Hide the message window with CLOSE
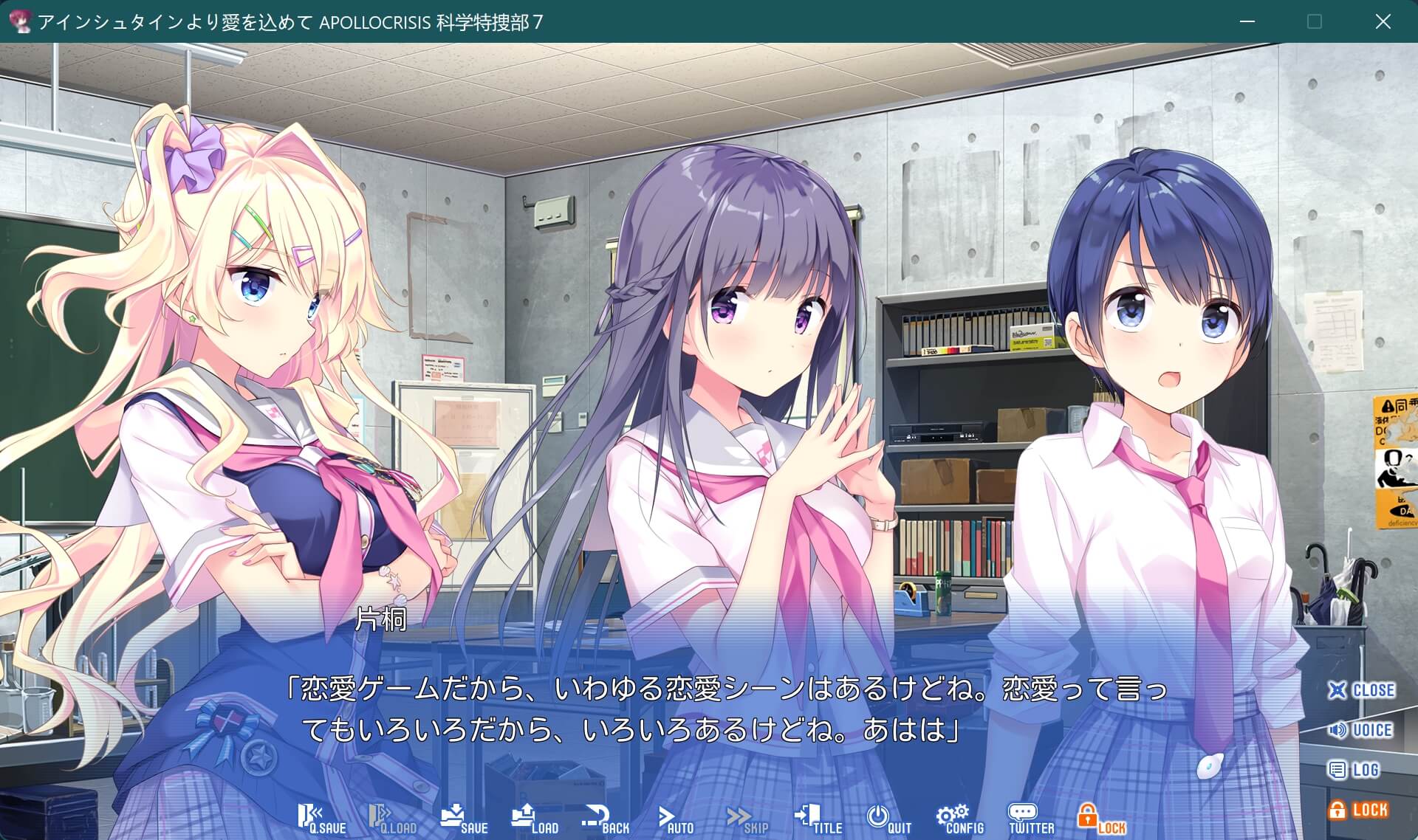Viewport: 1418px width, 840px height. click(x=1361, y=690)
